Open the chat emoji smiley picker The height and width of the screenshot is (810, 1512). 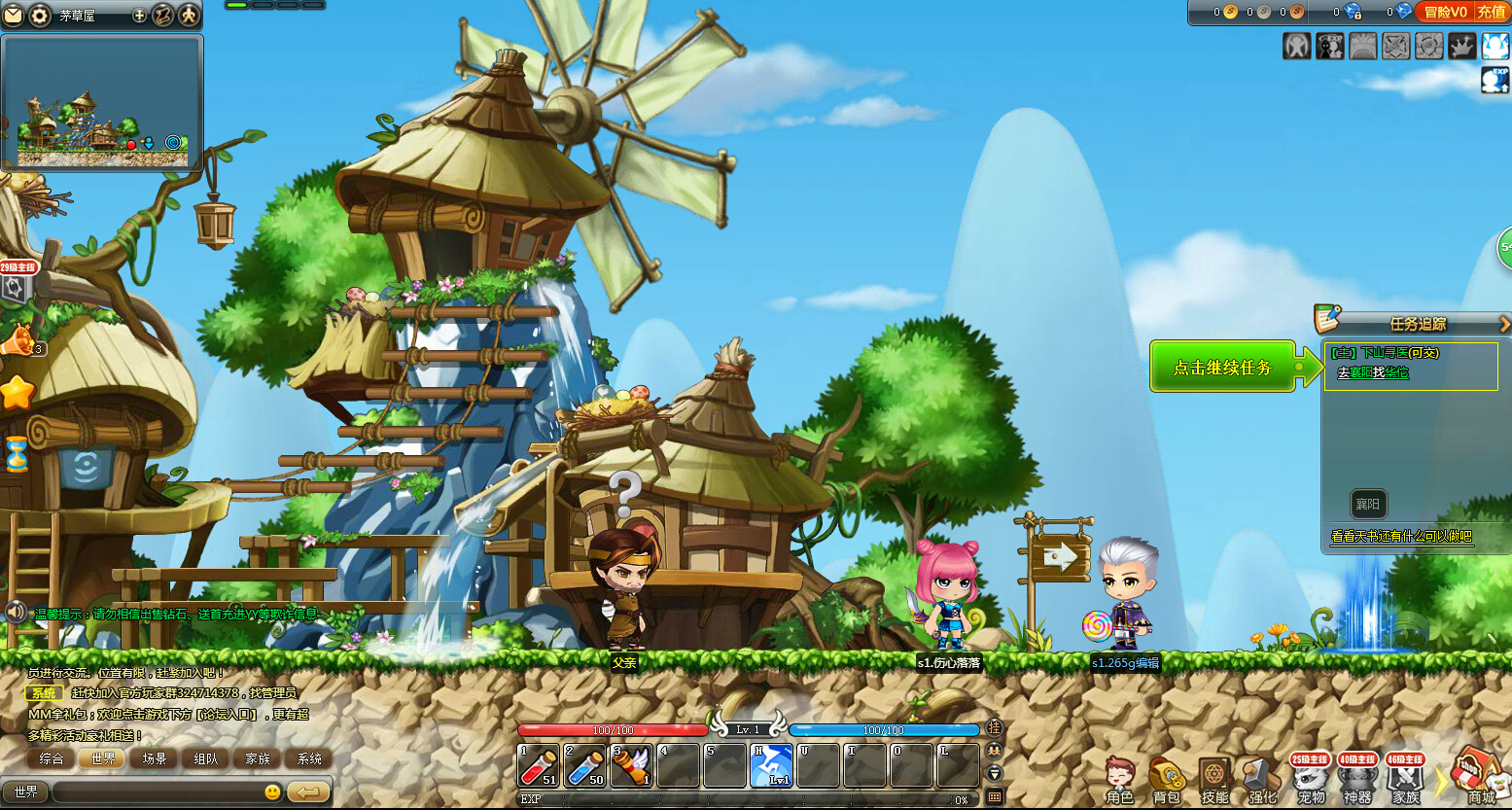273,792
